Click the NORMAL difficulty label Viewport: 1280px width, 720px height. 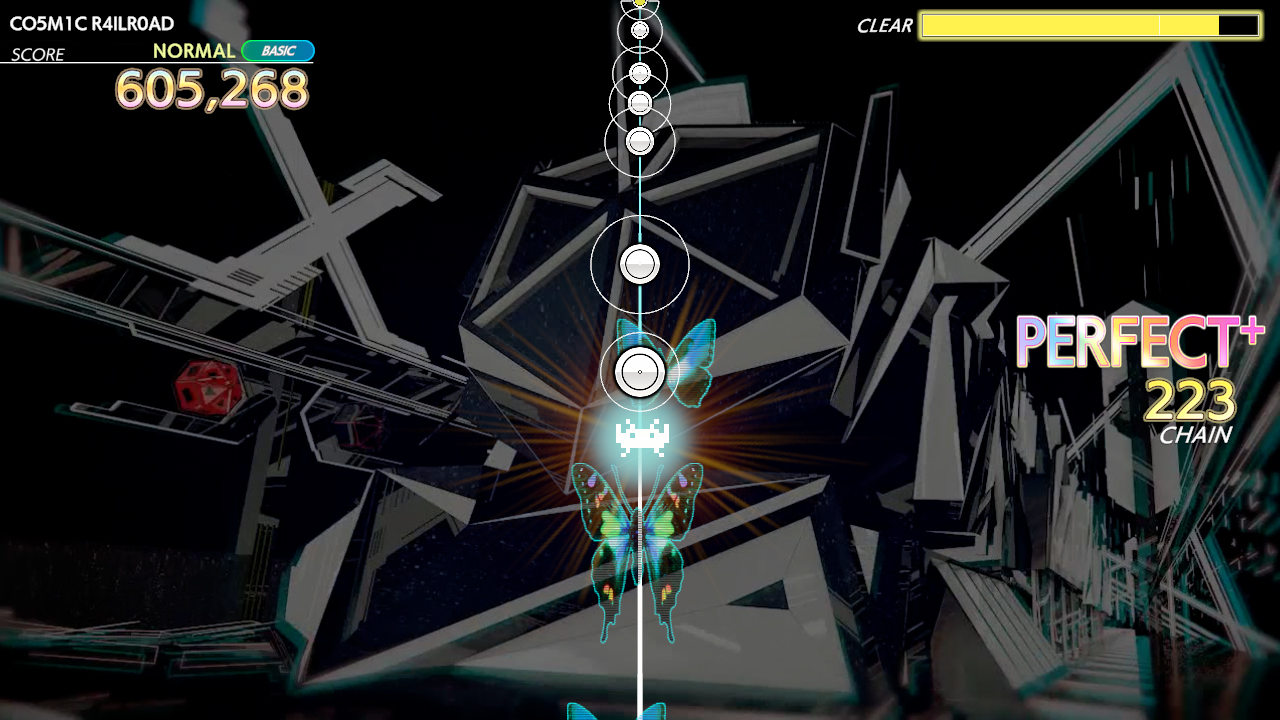pyautogui.click(x=197, y=49)
